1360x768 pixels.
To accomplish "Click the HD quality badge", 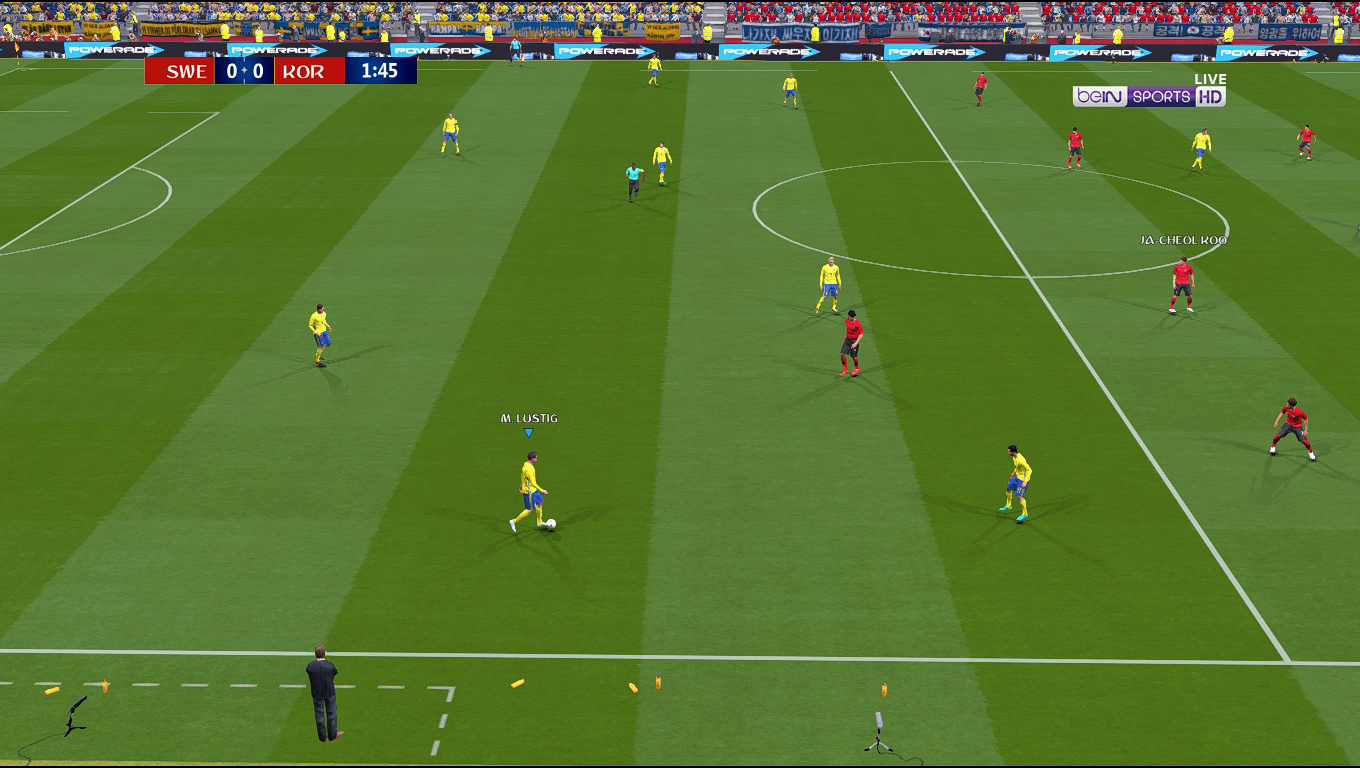I will (x=1211, y=98).
